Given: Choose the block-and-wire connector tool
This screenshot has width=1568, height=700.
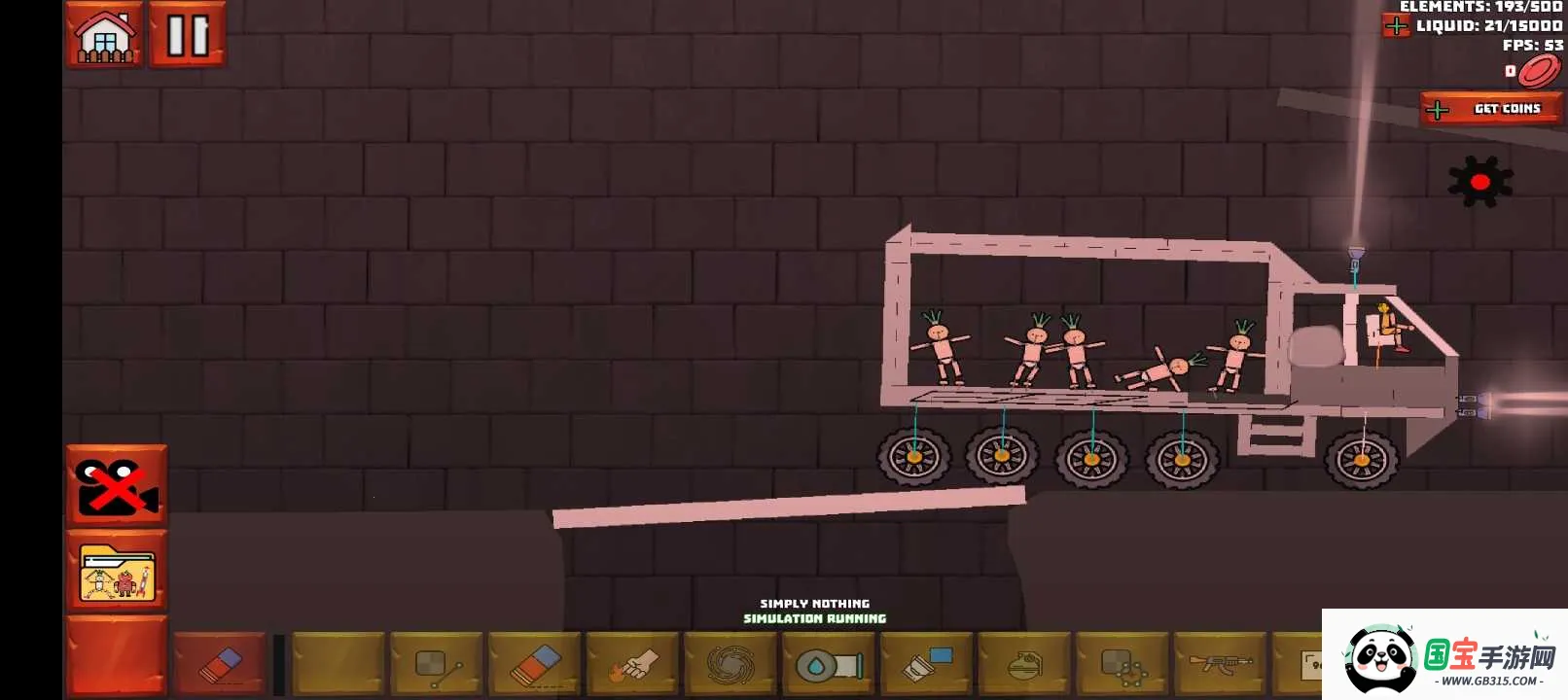Looking at the screenshot, I should (x=436, y=665).
